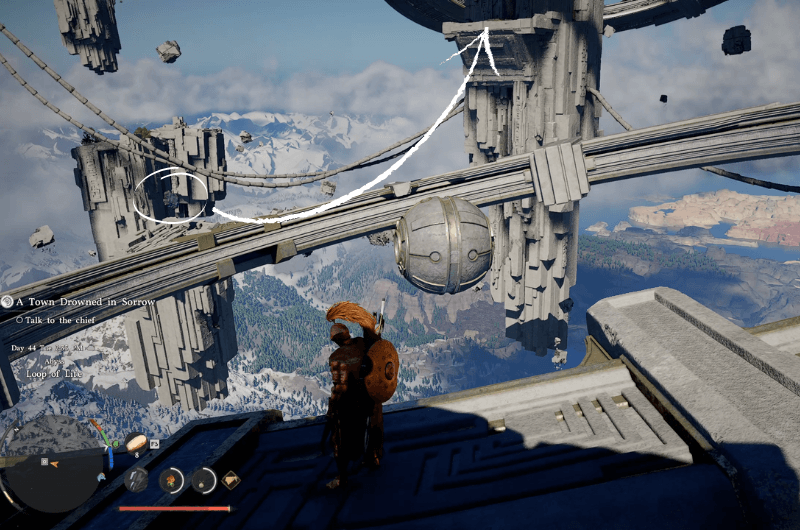Open the diamond-shaped map icon
Screen dimensions: 800x530
tap(231, 479)
